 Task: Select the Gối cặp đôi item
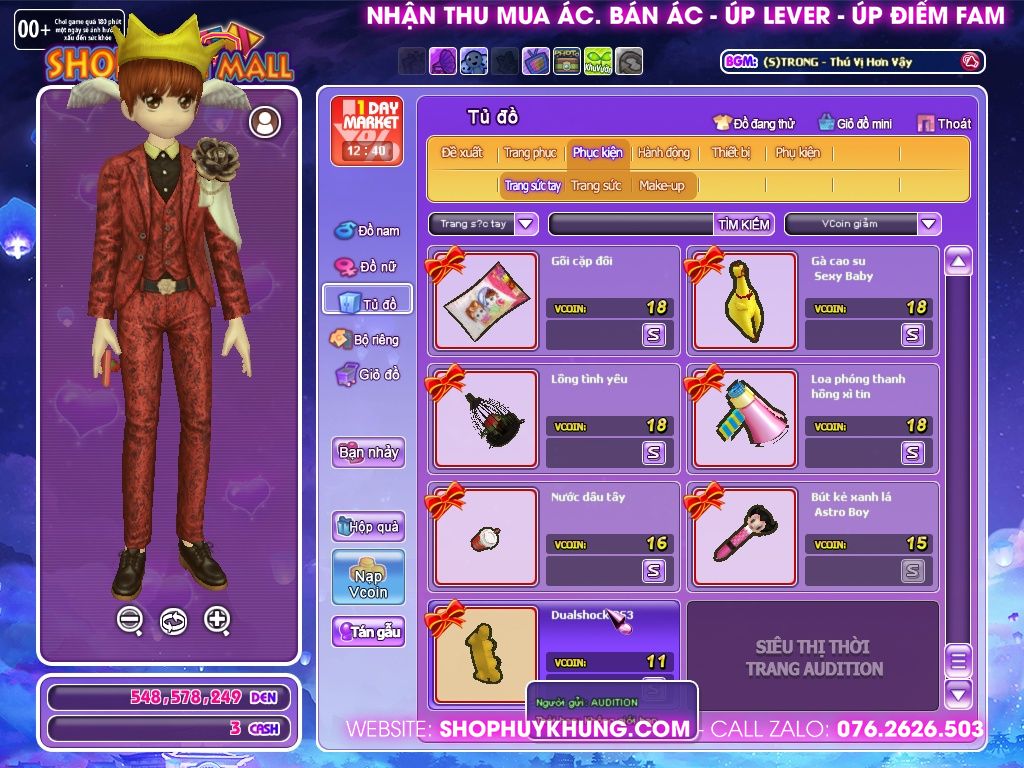pyautogui.click(x=486, y=301)
